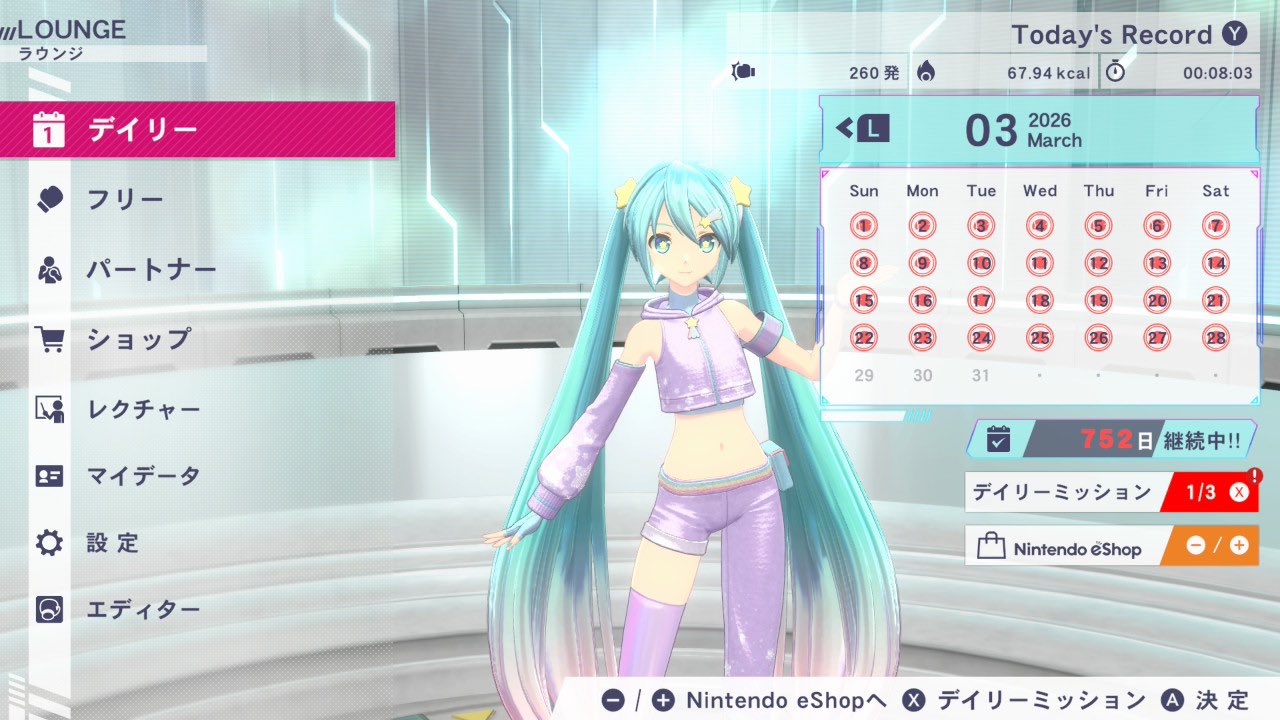Select March 1 on the calendar
Image resolution: width=1280 pixels, height=720 pixels.
(x=864, y=226)
